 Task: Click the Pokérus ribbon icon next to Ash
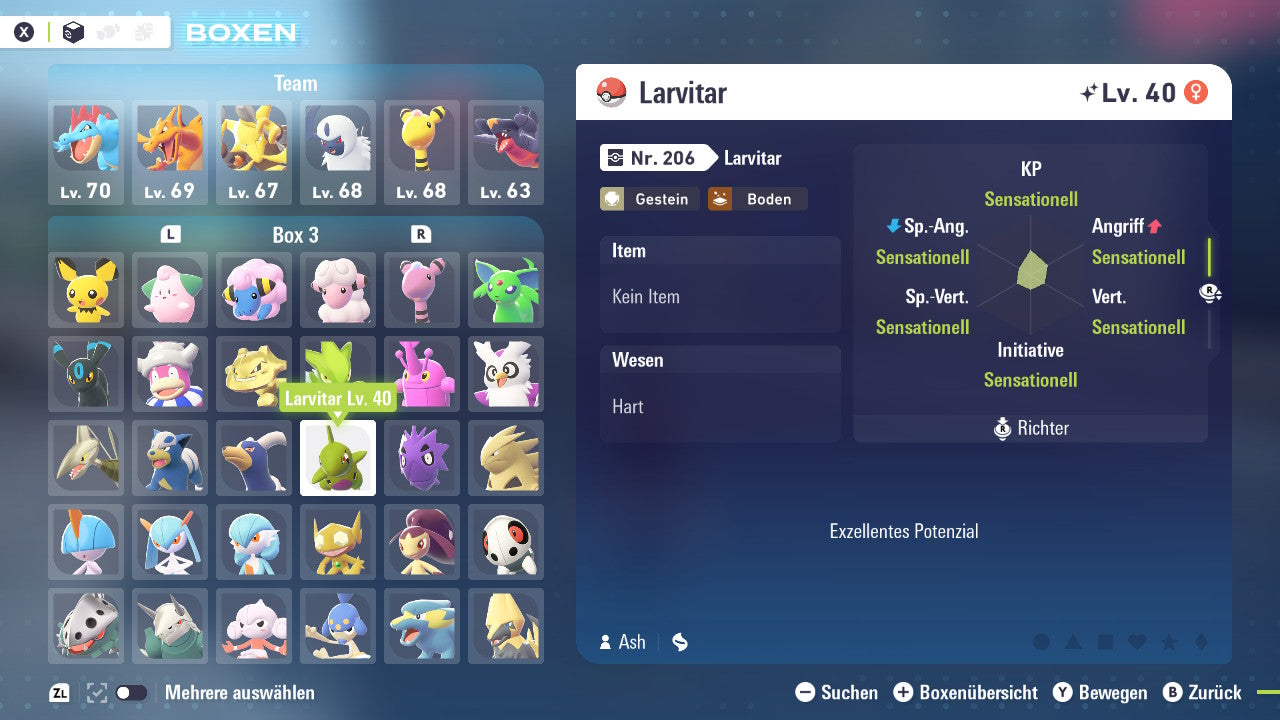coord(679,643)
